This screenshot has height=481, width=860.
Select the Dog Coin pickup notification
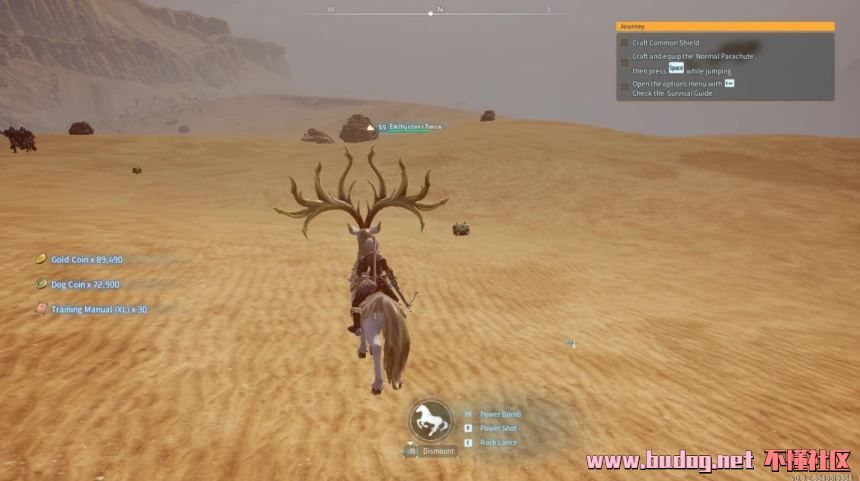pyautogui.click(x=85, y=284)
